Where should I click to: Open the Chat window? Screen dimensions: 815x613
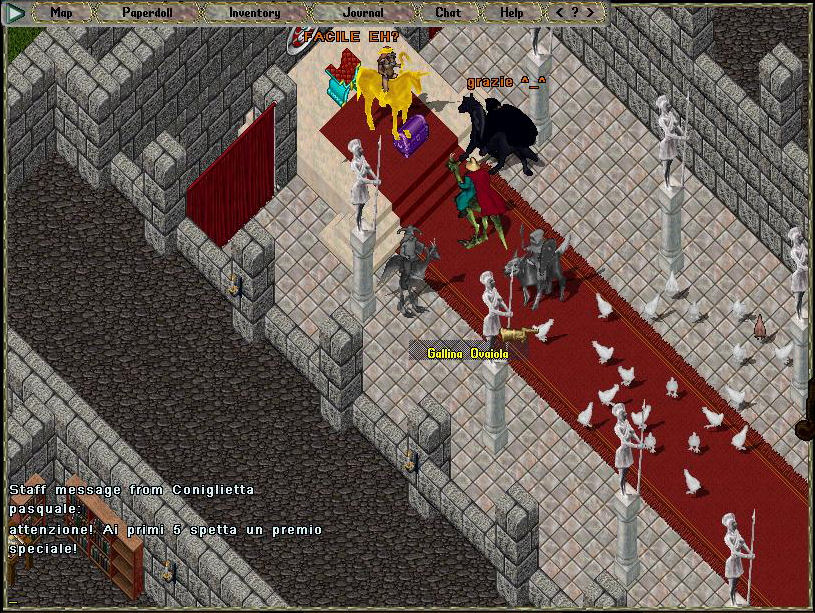point(448,13)
